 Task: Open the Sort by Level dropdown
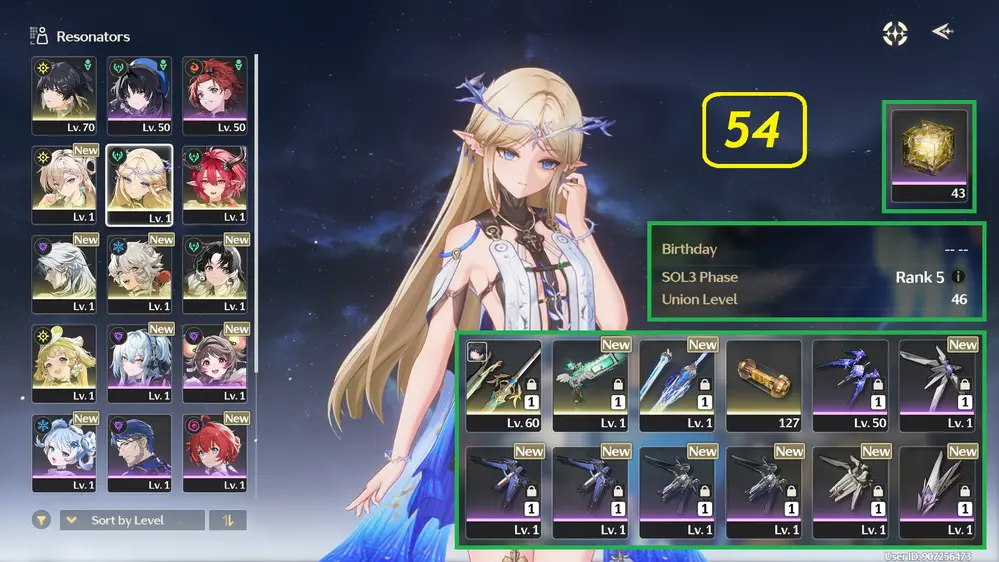click(132, 520)
